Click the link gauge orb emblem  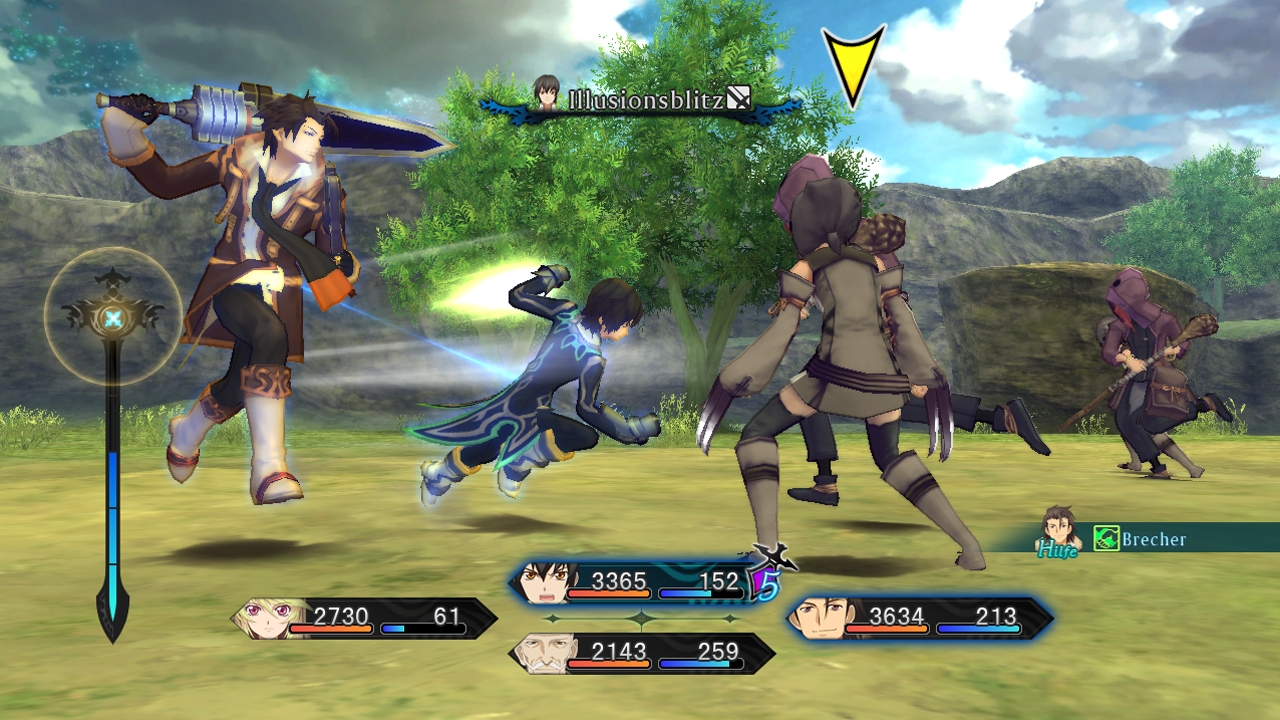[114, 318]
